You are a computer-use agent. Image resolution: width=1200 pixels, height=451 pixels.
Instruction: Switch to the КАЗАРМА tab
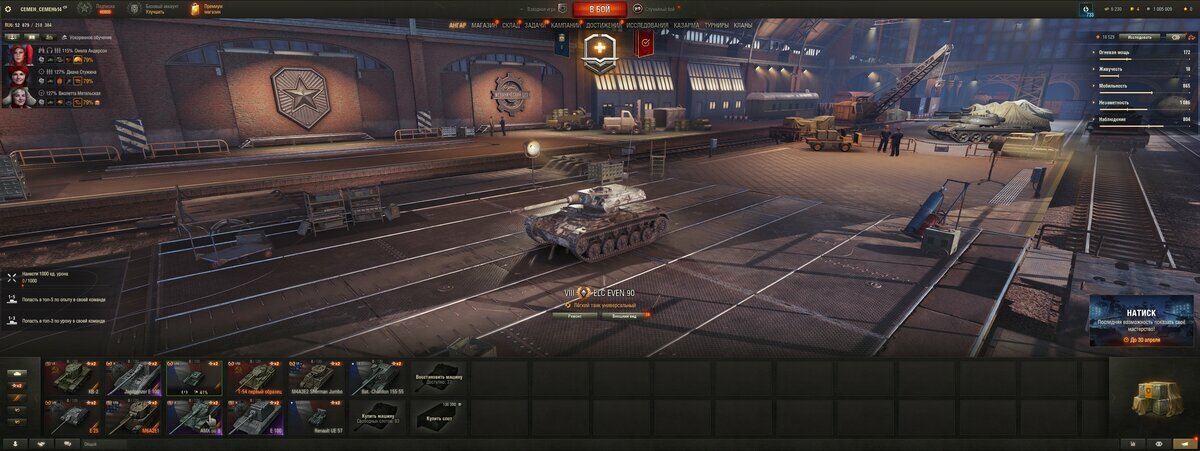(x=686, y=24)
